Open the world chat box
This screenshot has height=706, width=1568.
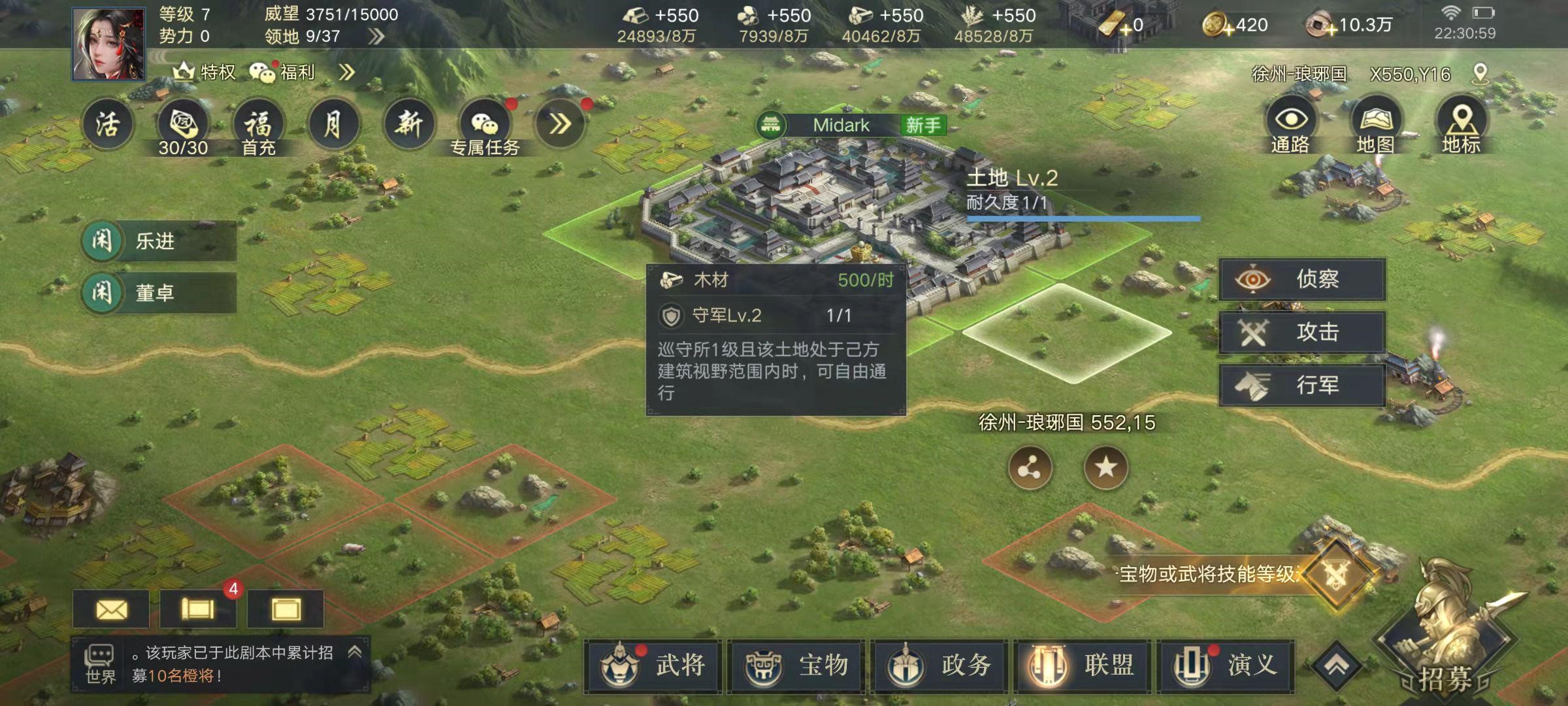220,664
